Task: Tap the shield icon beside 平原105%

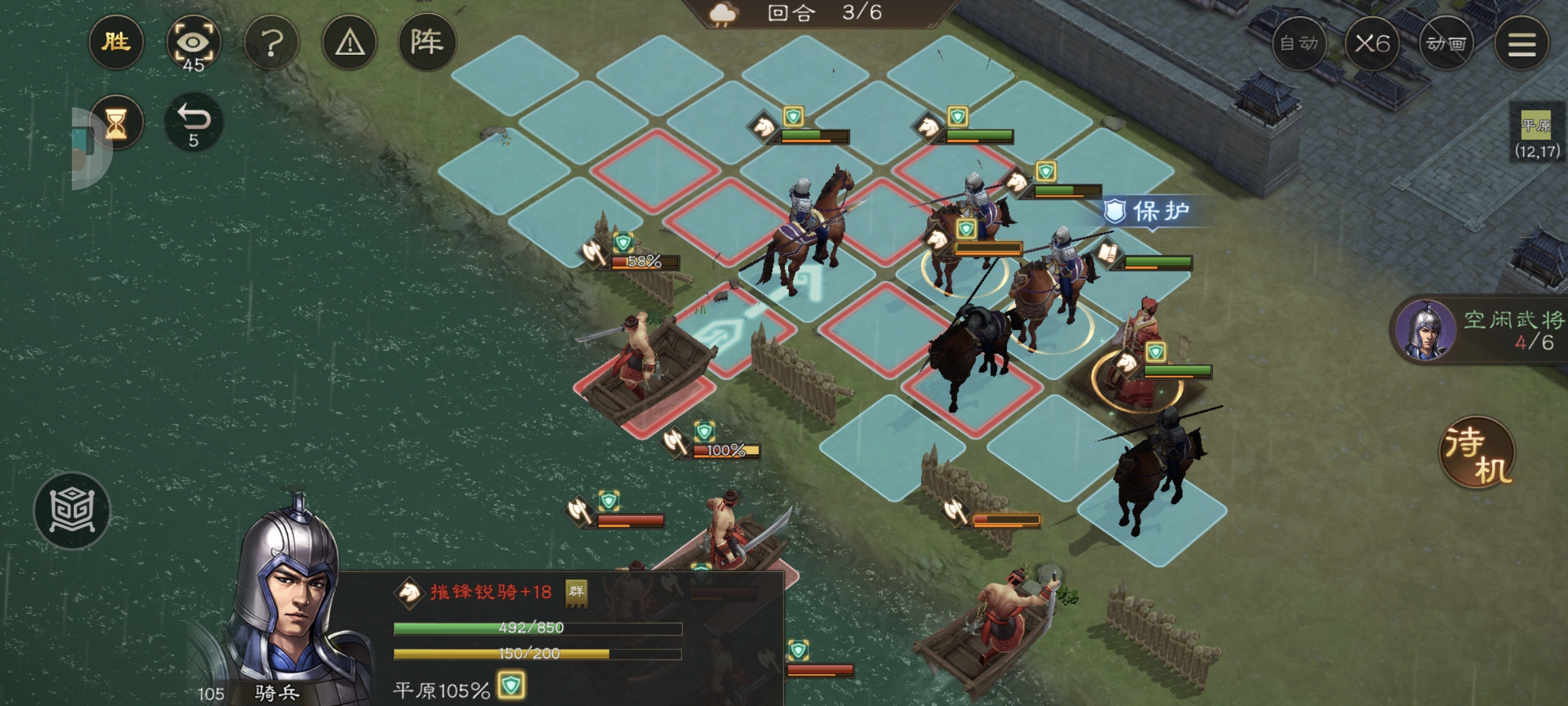Action: (511, 686)
